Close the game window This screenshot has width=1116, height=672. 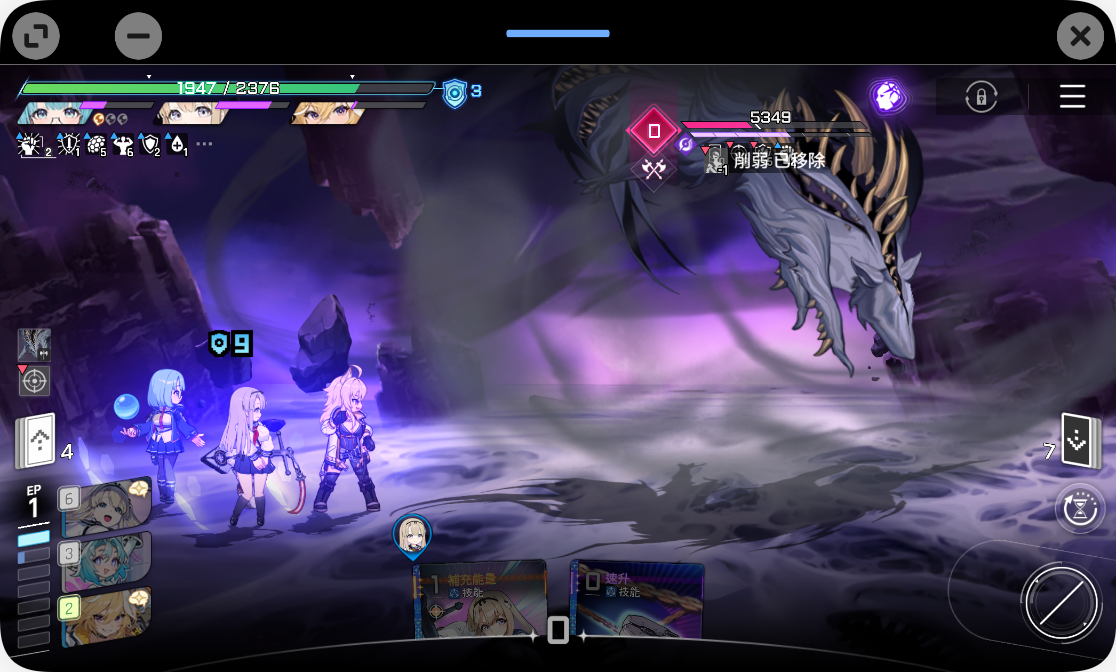(x=1080, y=37)
